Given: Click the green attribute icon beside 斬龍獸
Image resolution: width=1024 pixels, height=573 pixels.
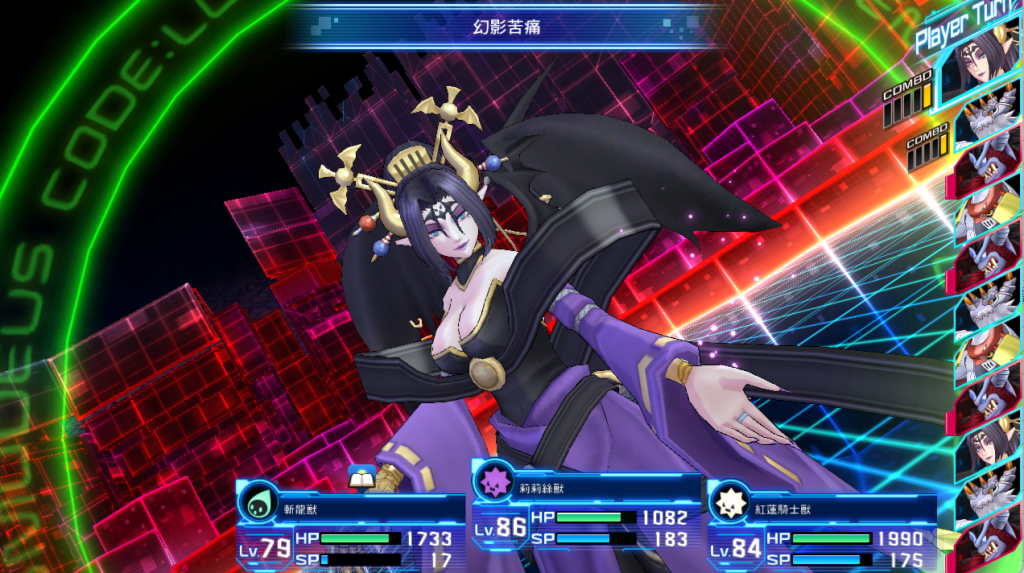Looking at the screenshot, I should tap(259, 504).
